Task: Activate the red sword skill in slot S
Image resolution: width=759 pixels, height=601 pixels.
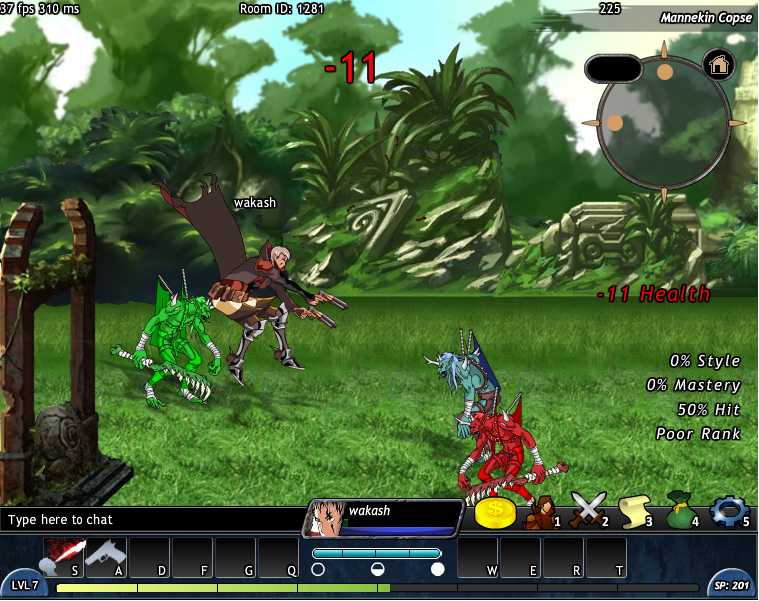Action: coord(62,556)
